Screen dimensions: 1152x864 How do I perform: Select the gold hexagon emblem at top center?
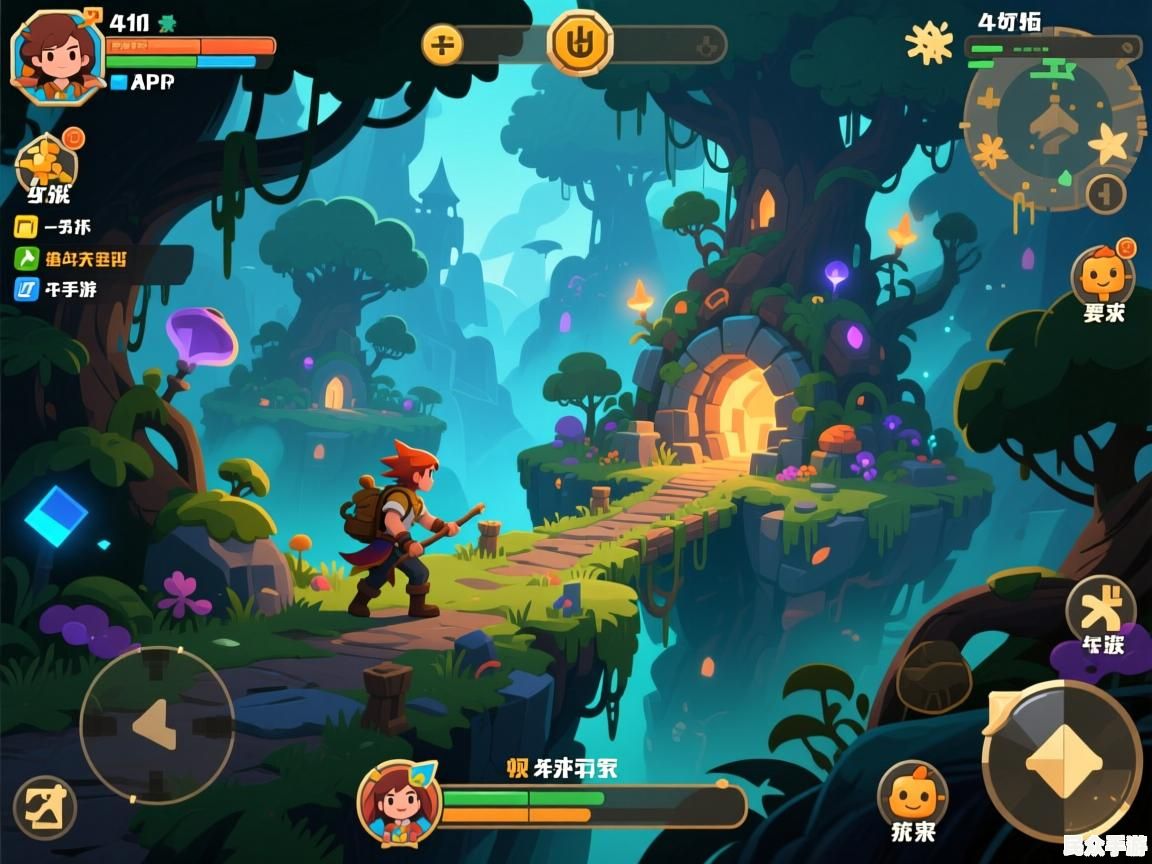(580, 42)
